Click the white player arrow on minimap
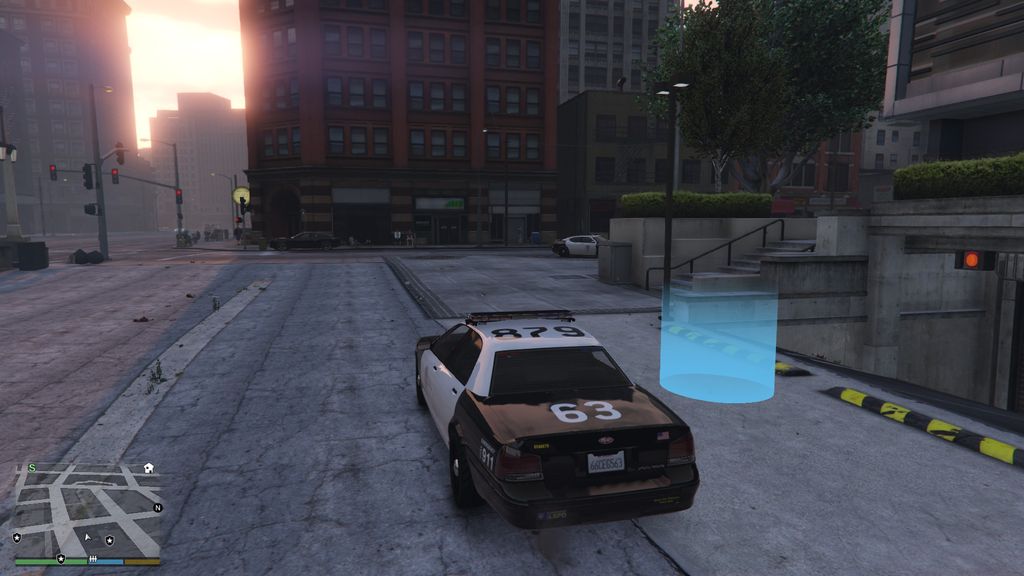The width and height of the screenshot is (1024, 576). coord(87,537)
